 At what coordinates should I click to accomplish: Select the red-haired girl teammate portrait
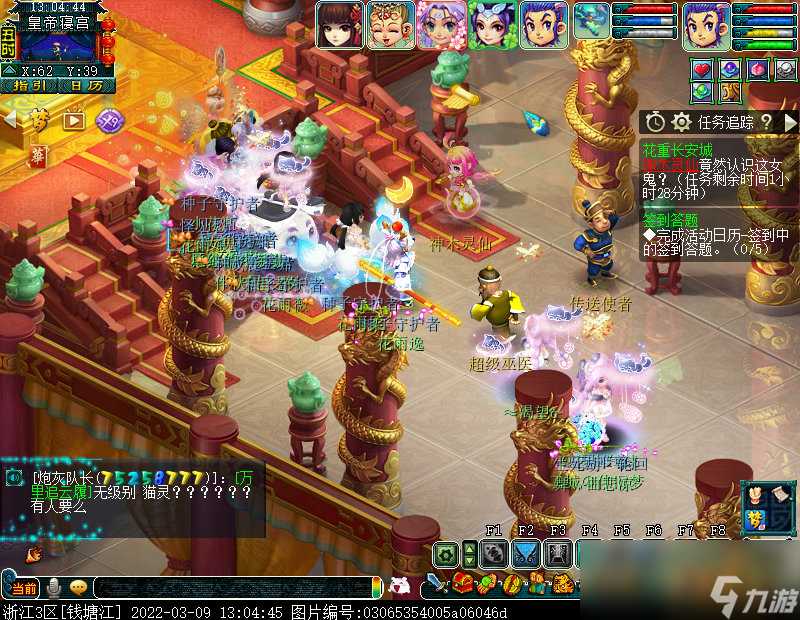(340, 25)
